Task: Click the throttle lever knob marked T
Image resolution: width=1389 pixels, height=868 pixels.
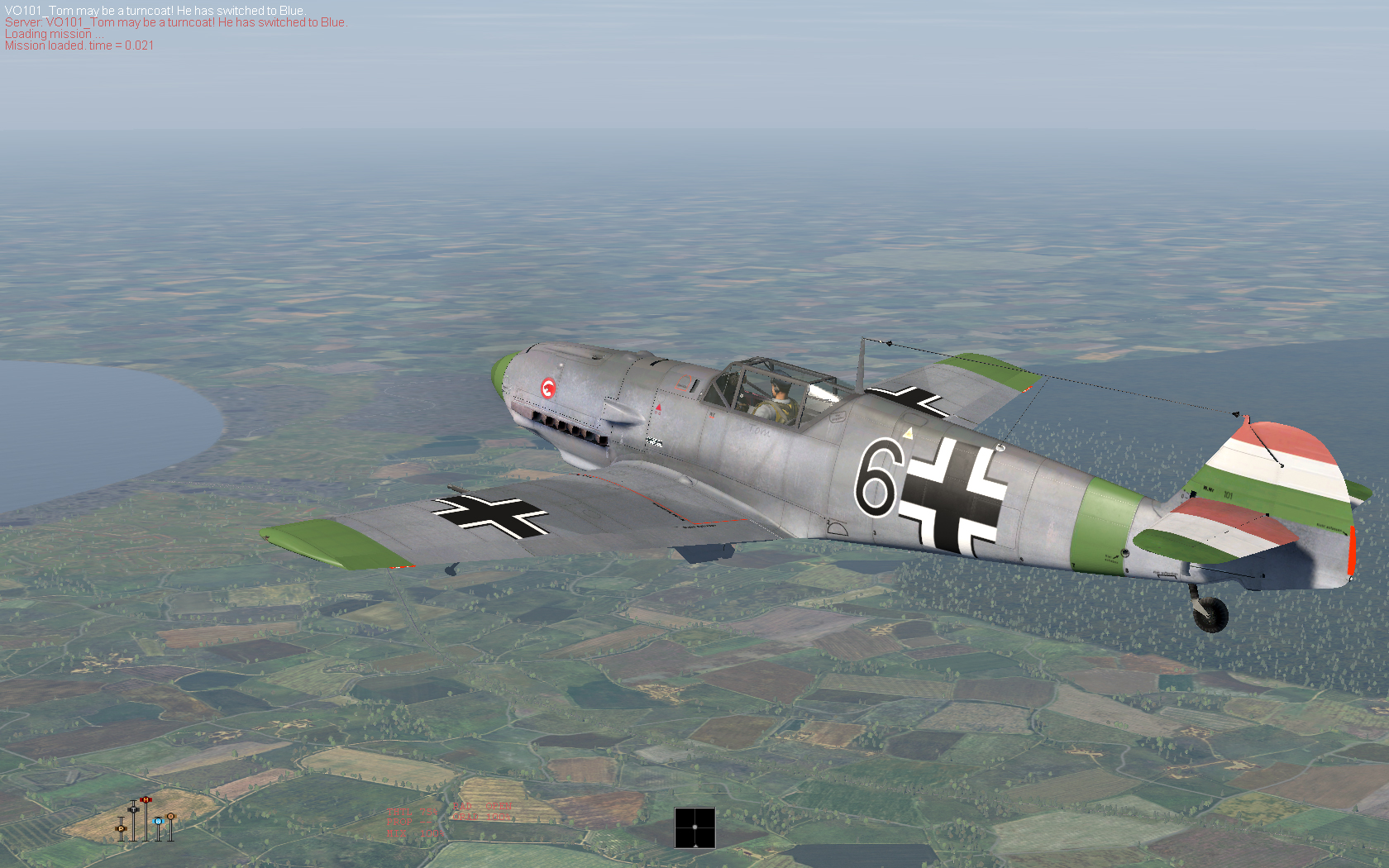Action: (x=133, y=809)
